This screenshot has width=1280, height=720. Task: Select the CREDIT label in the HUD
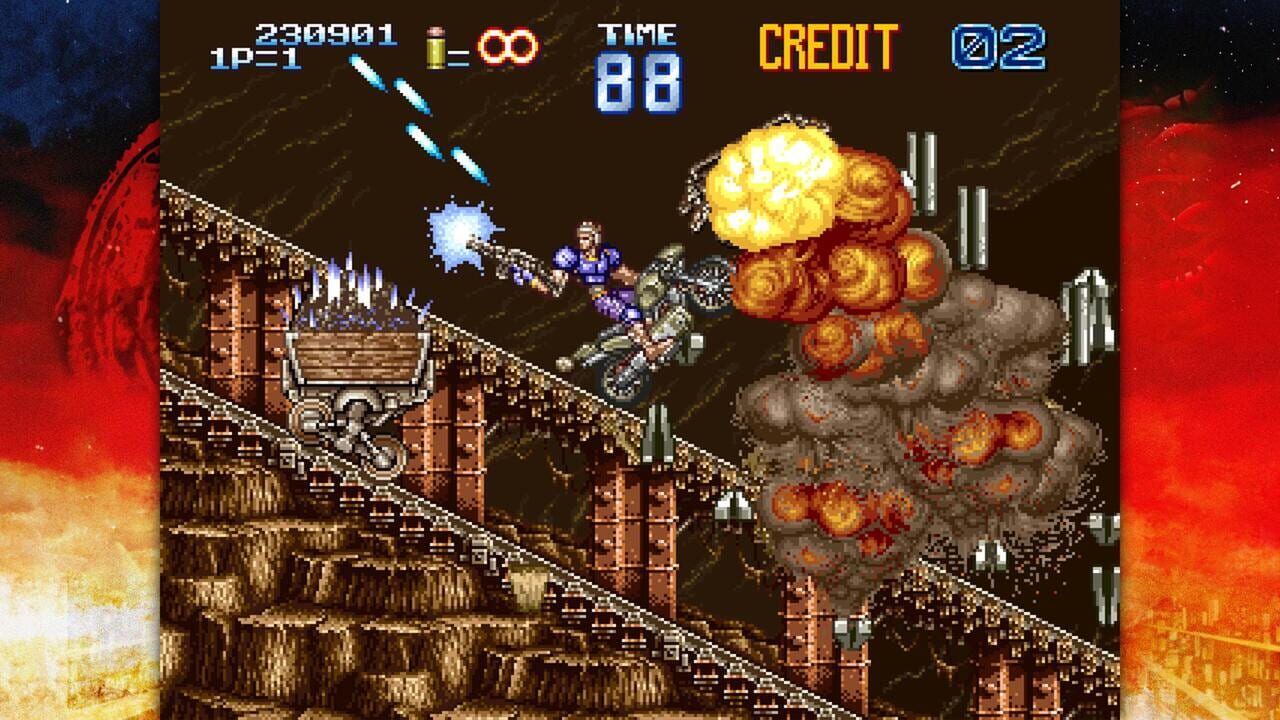[x=828, y=45]
